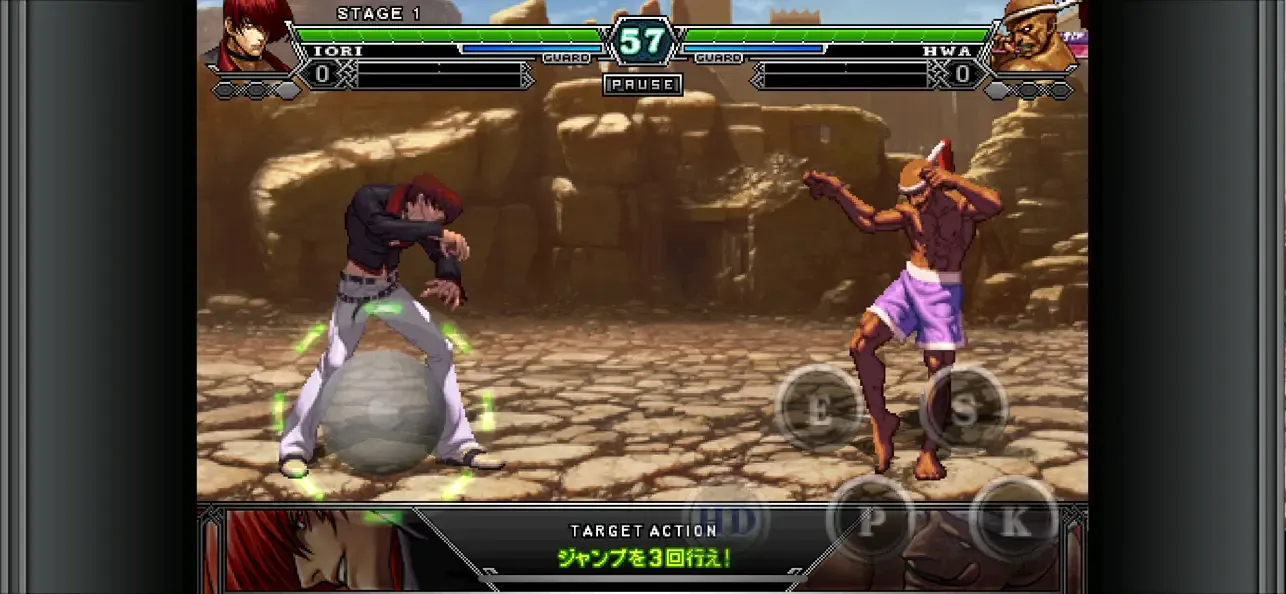Activate the faint HD touch button
The height and width of the screenshot is (594, 1286).
click(x=728, y=520)
